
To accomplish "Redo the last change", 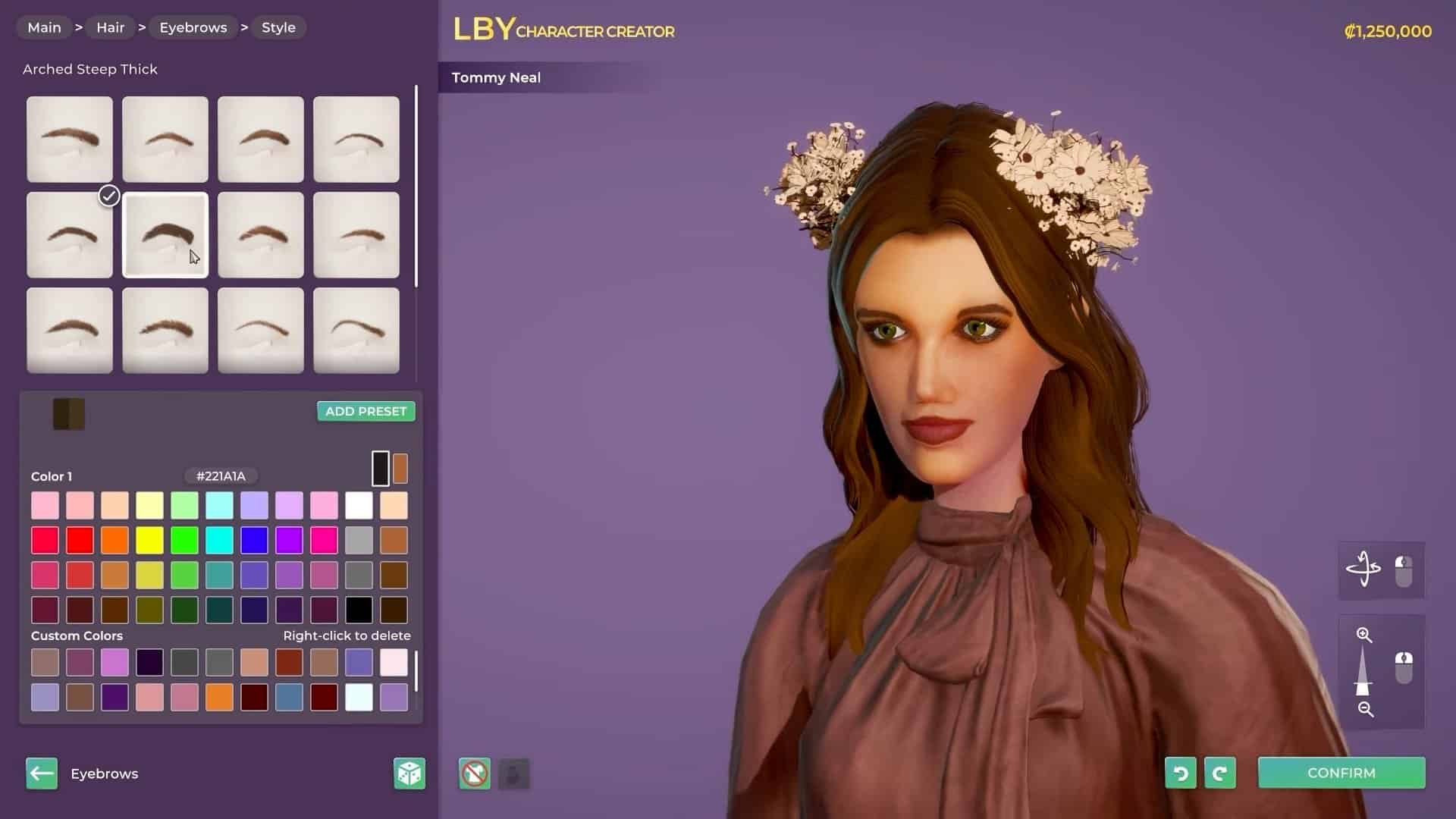I will pos(1219,773).
